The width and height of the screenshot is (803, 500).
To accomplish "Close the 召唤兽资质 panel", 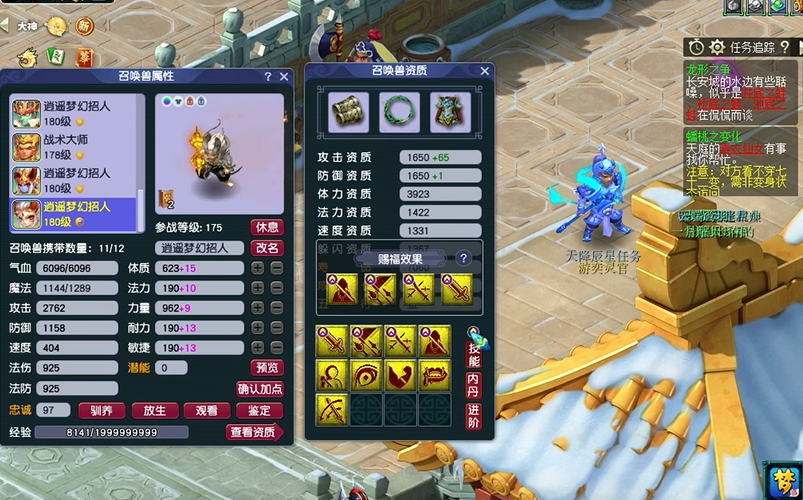I will click(485, 71).
